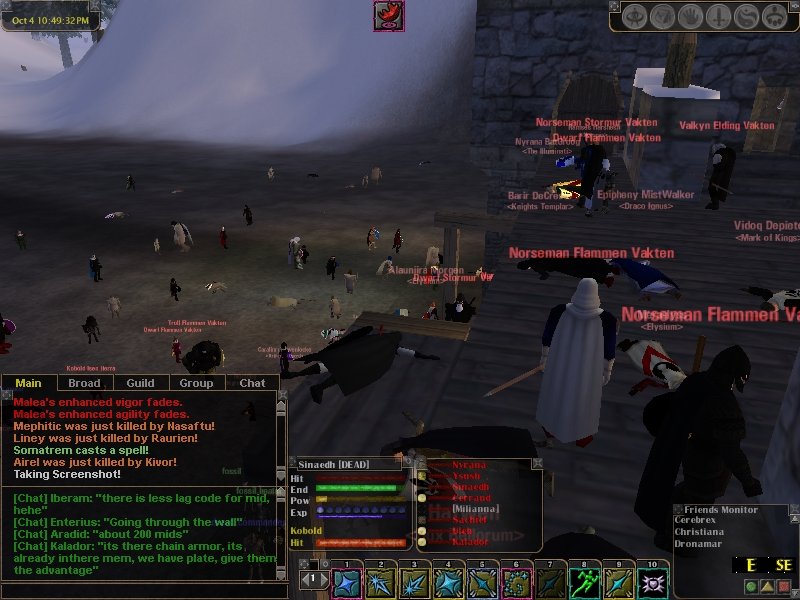800x600 pixels.
Task: Select the sword icon in the top bar
Action: point(719,17)
